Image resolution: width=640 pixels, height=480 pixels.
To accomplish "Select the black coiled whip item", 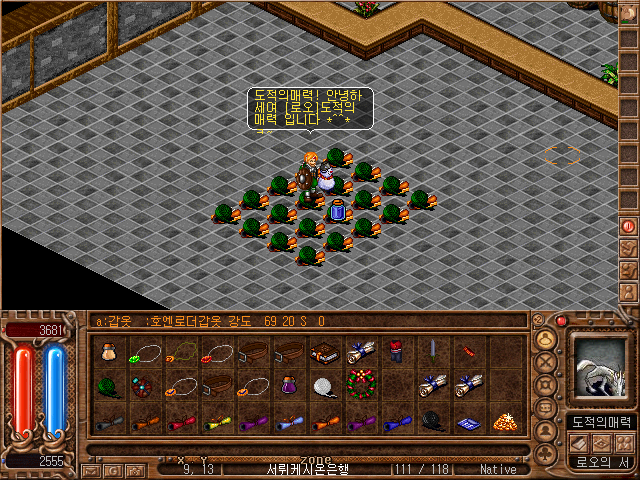I will click(432, 420).
